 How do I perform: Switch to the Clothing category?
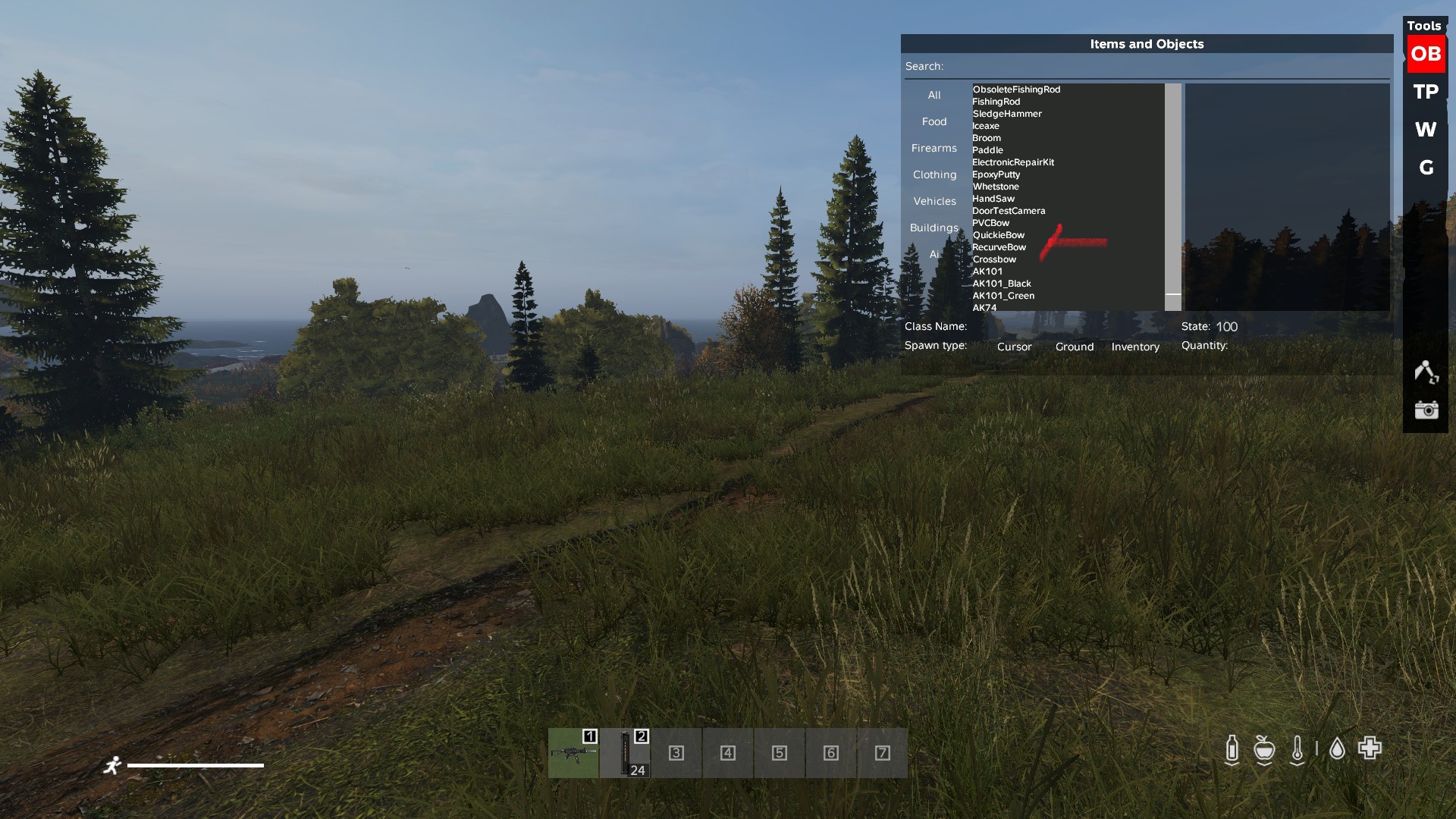[x=934, y=174]
